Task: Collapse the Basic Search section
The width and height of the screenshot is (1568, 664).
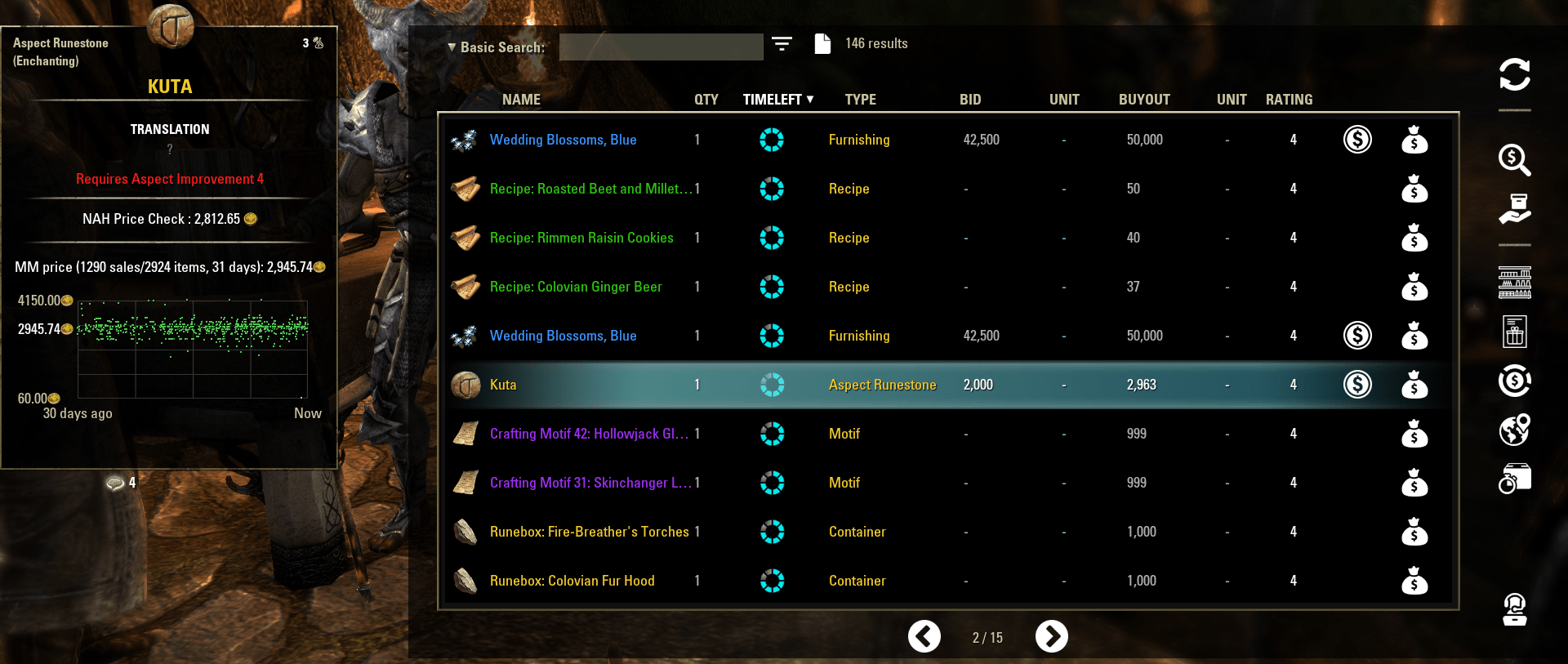Action: 452,47
